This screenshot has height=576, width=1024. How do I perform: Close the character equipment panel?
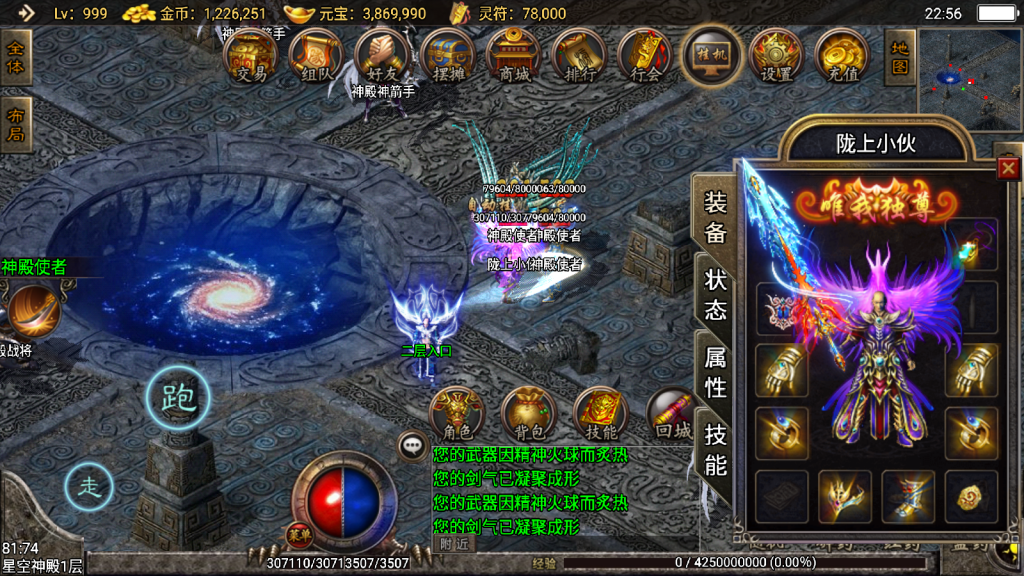pos(1008,168)
